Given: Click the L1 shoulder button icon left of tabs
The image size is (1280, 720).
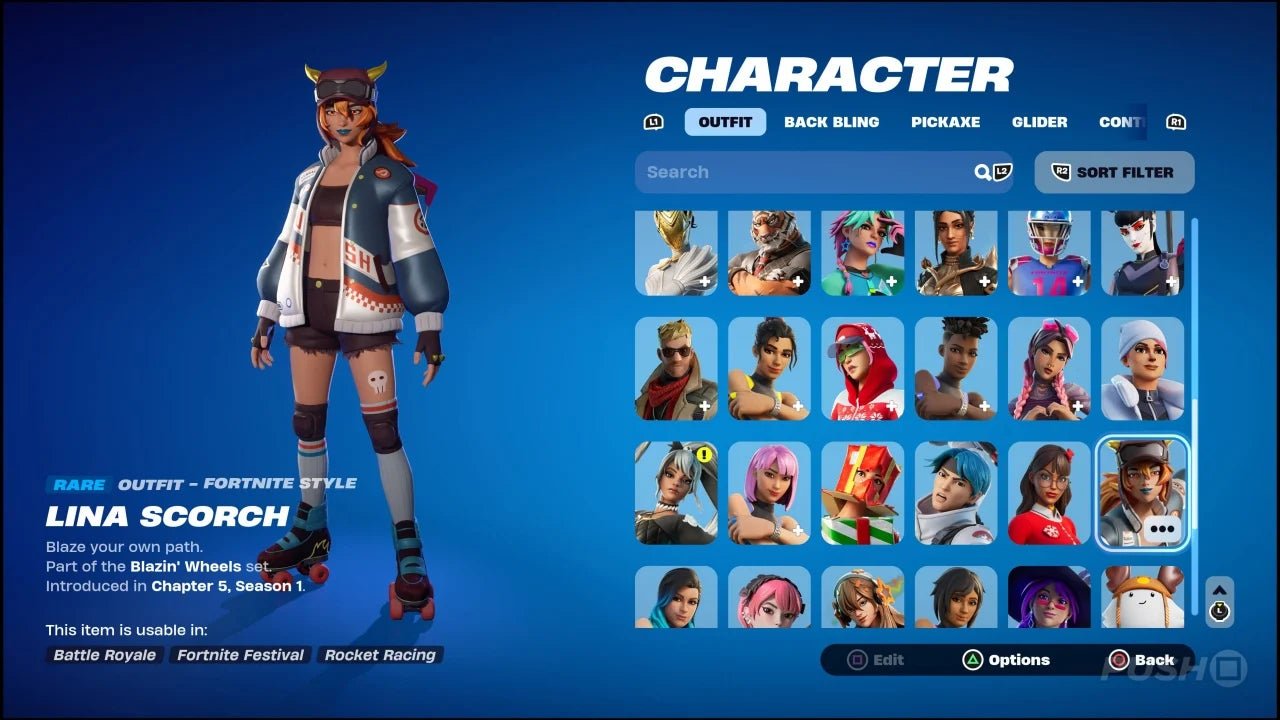Looking at the screenshot, I should pyautogui.click(x=653, y=121).
